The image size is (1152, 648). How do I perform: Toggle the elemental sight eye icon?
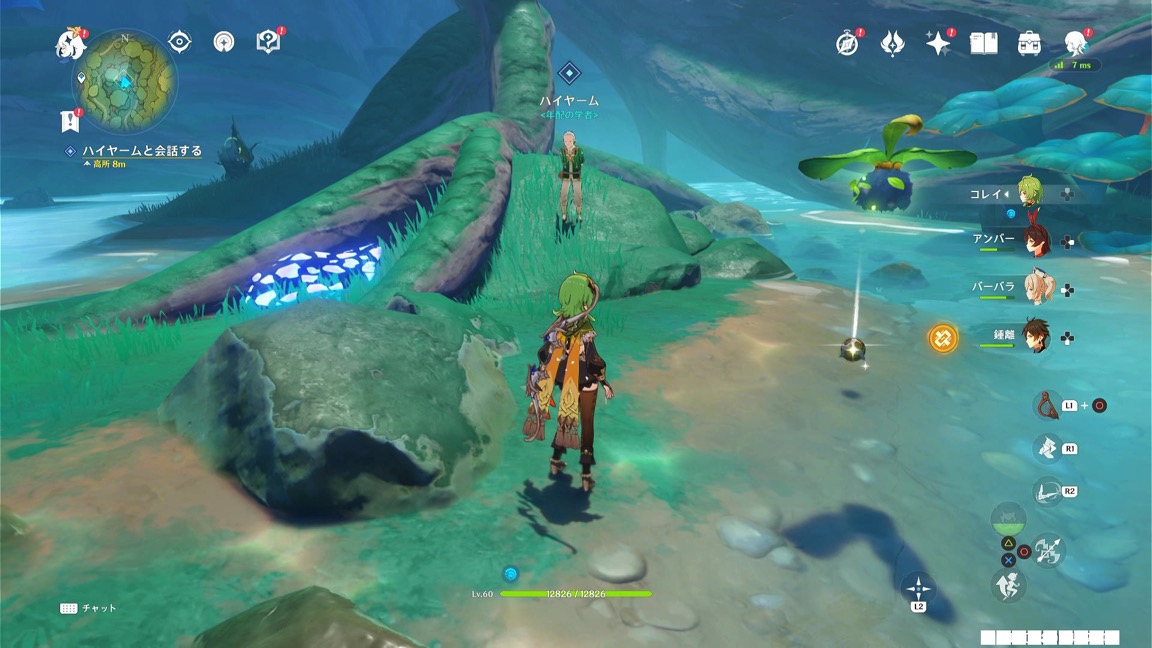pos(180,41)
